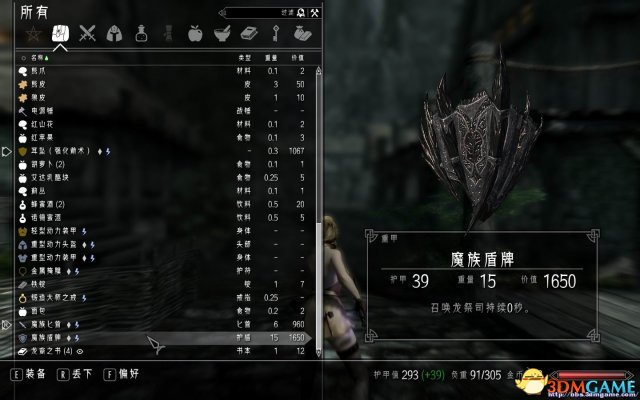Switch to the misc pouch category
This screenshot has height=400, width=640.
[302, 33]
